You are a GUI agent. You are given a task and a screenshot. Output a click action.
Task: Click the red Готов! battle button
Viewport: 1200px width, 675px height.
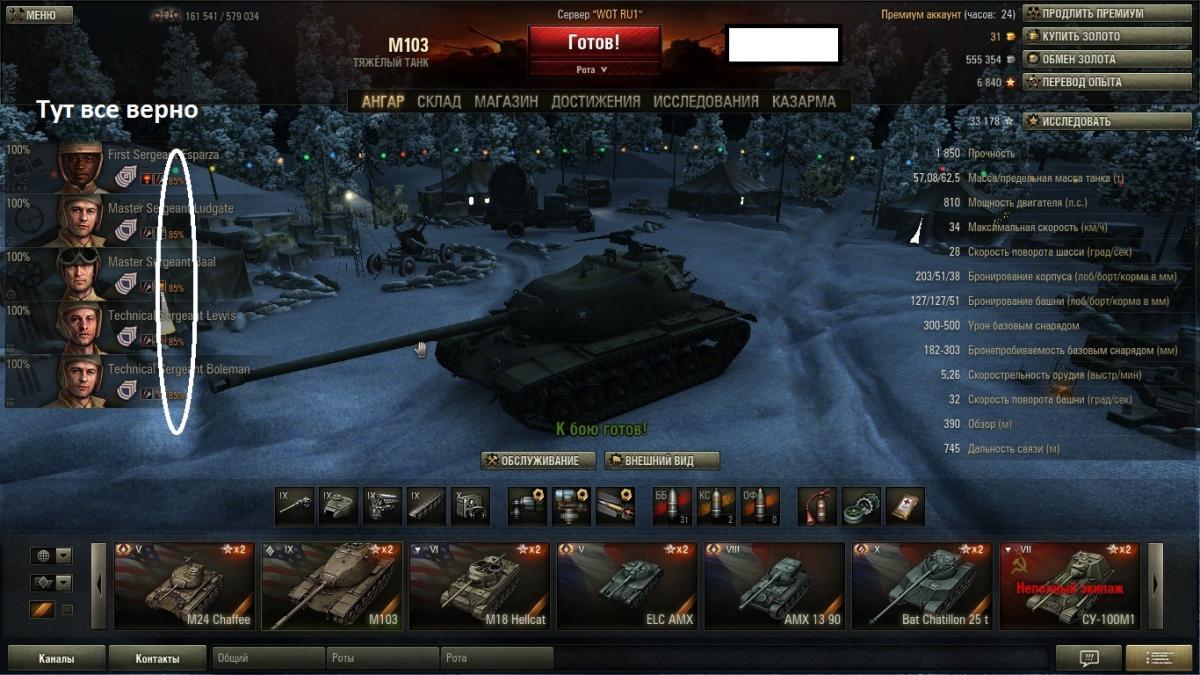pyautogui.click(x=594, y=43)
